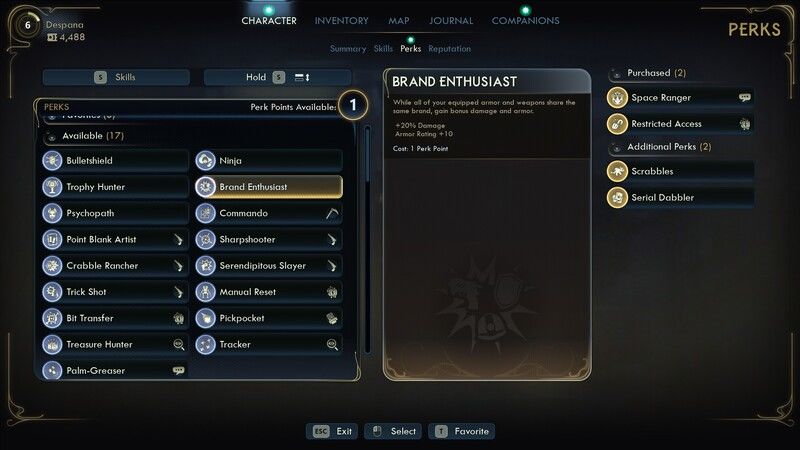Show the Summary sub-tab
Image resolution: width=800 pixels, height=450 pixels.
pos(348,48)
